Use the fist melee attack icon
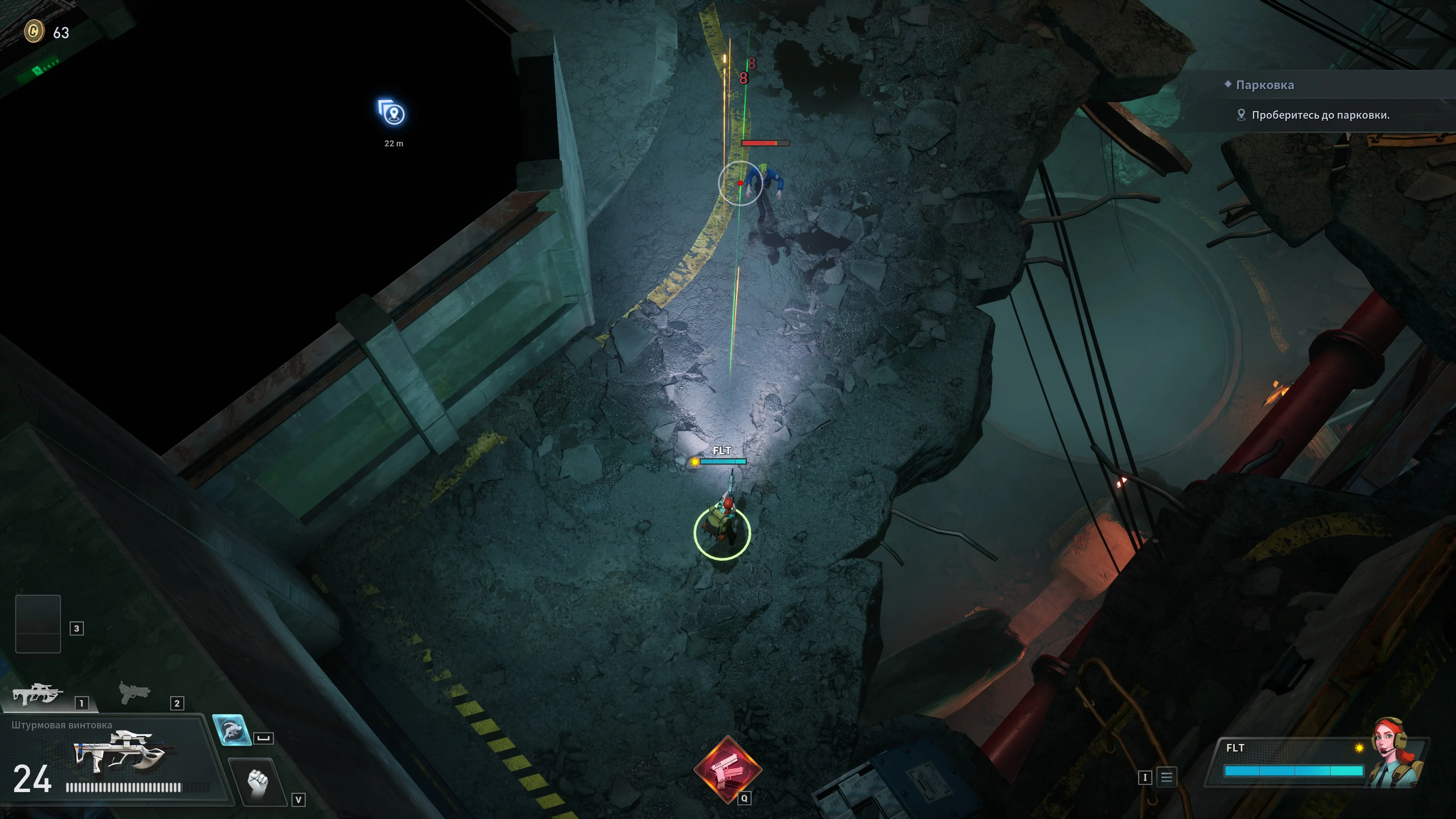 (x=258, y=782)
